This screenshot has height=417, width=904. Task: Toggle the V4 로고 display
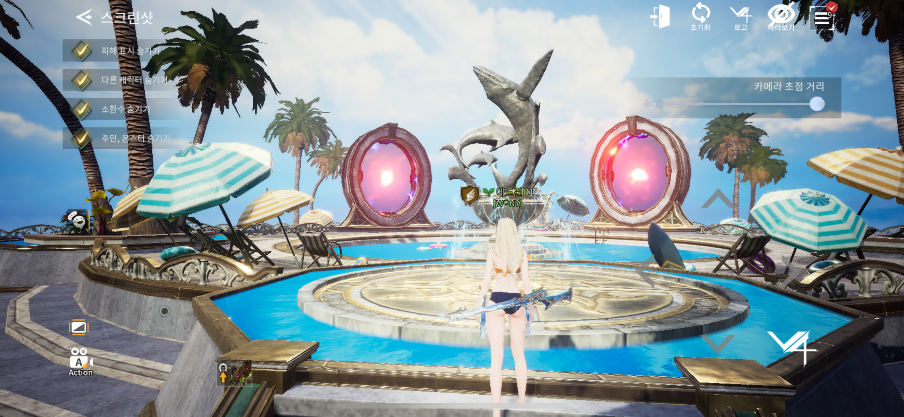(740, 16)
